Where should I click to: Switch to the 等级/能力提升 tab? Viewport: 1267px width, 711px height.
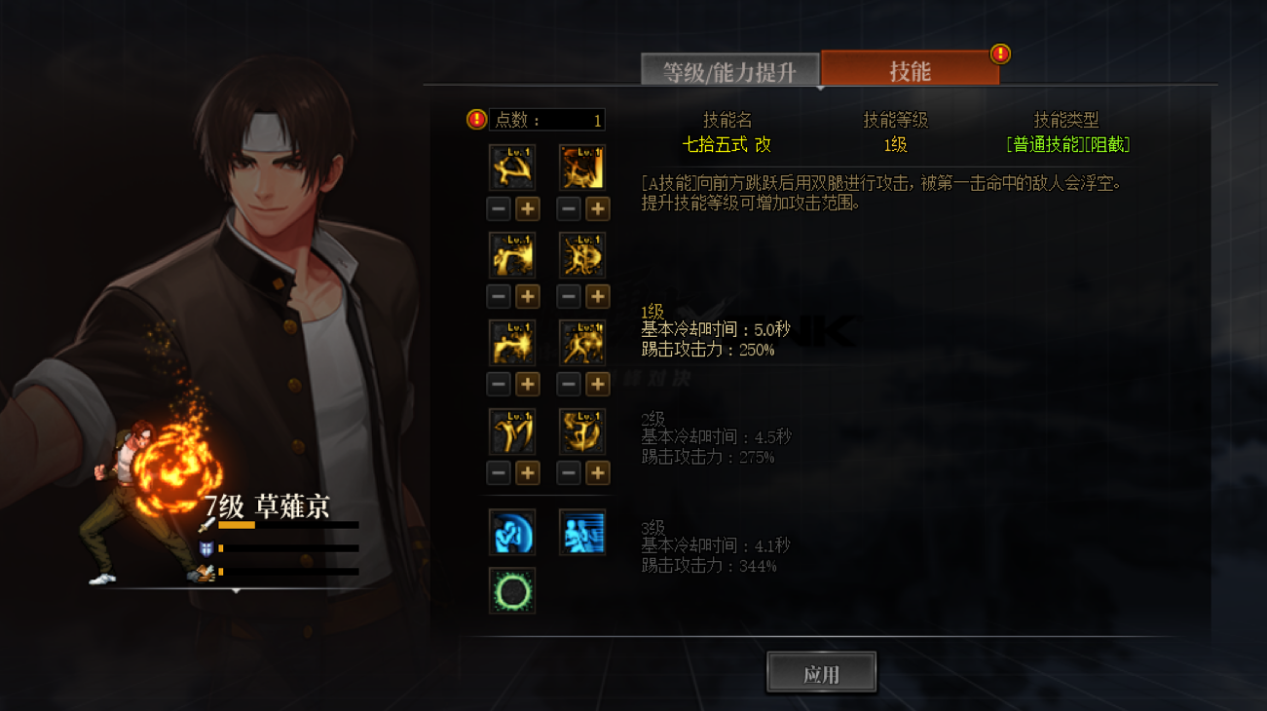click(x=729, y=72)
